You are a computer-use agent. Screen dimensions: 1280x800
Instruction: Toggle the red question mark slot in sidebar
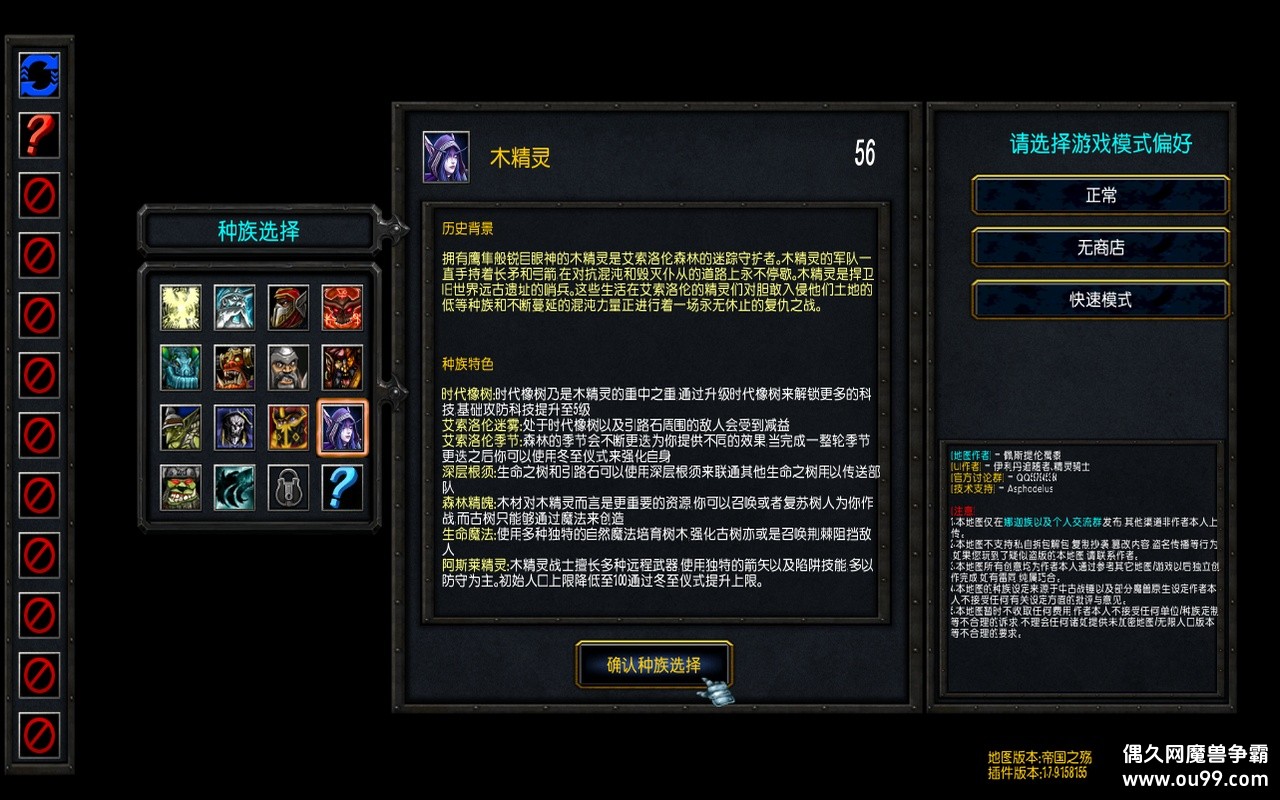40,135
